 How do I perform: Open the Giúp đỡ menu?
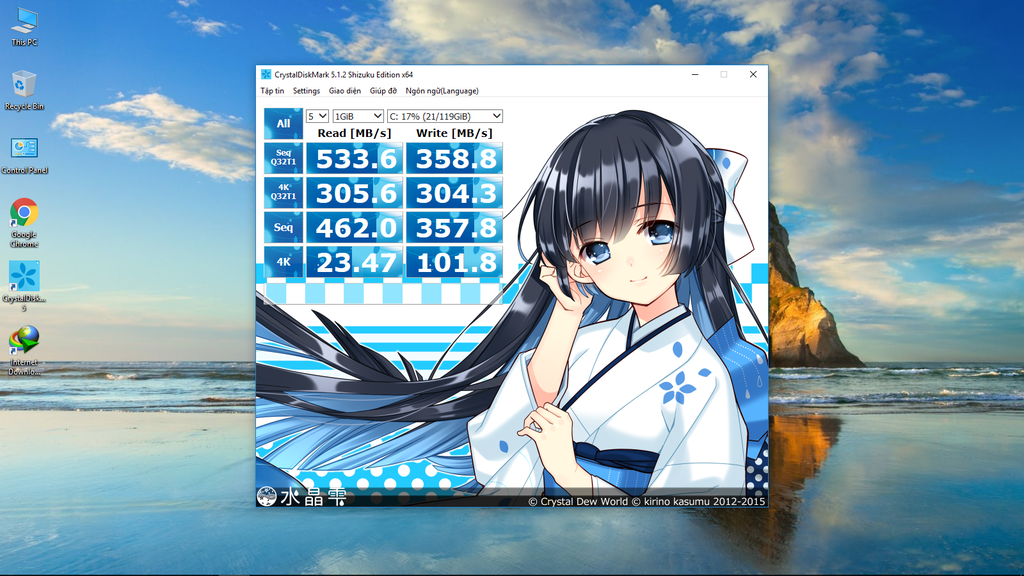[383, 91]
